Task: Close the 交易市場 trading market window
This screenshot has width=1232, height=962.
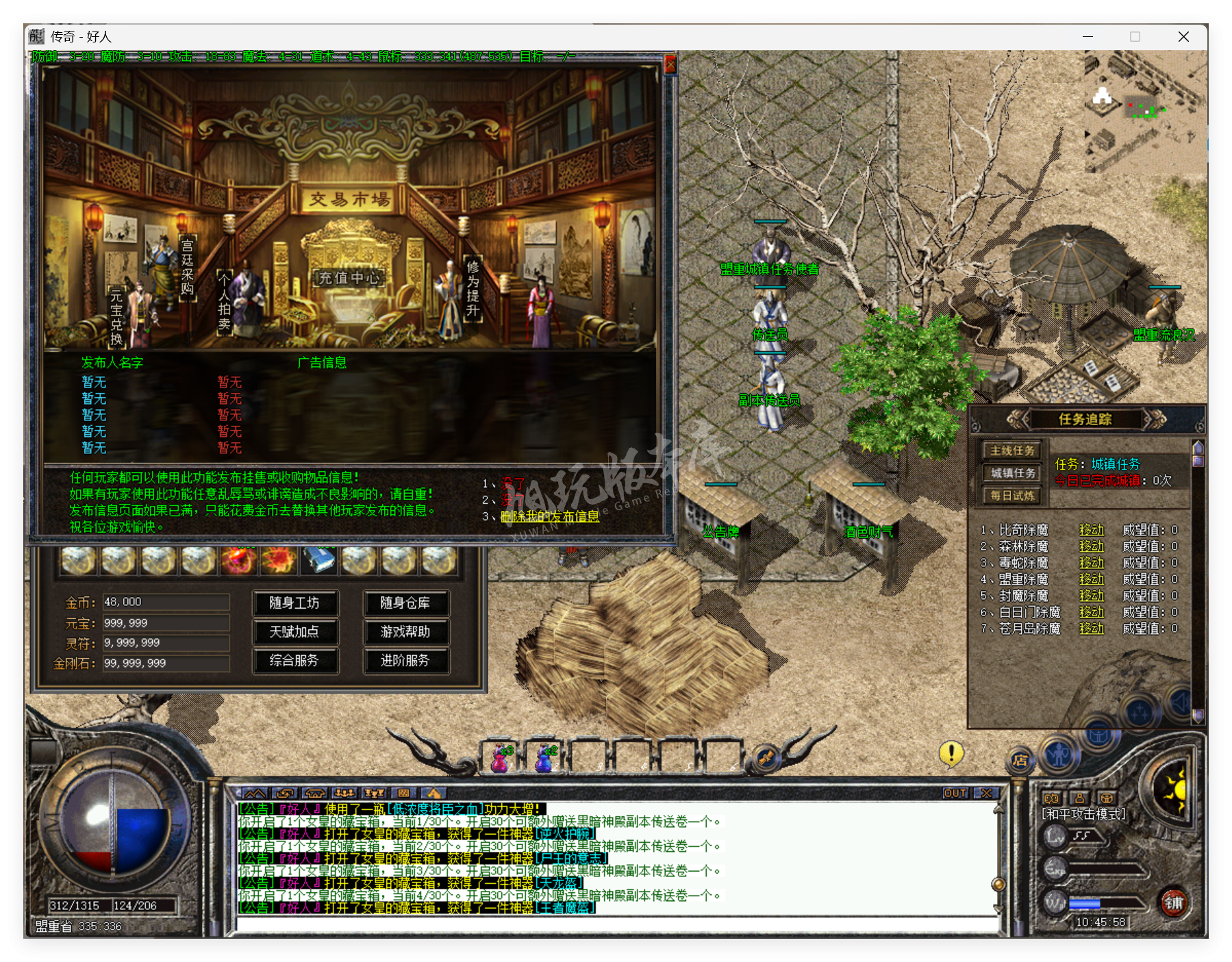Action: click(x=670, y=64)
